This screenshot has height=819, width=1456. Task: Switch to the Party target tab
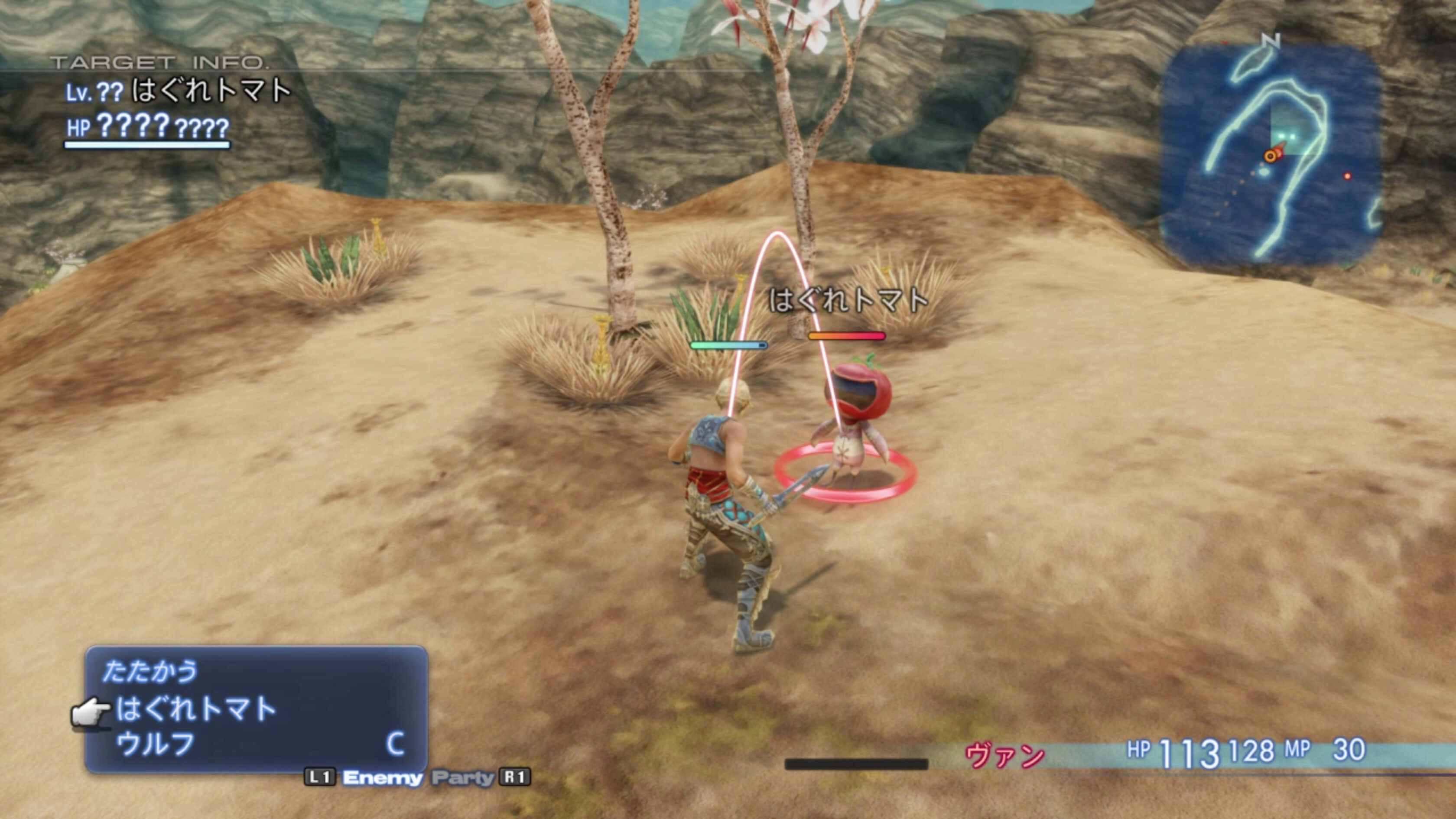click(463, 778)
